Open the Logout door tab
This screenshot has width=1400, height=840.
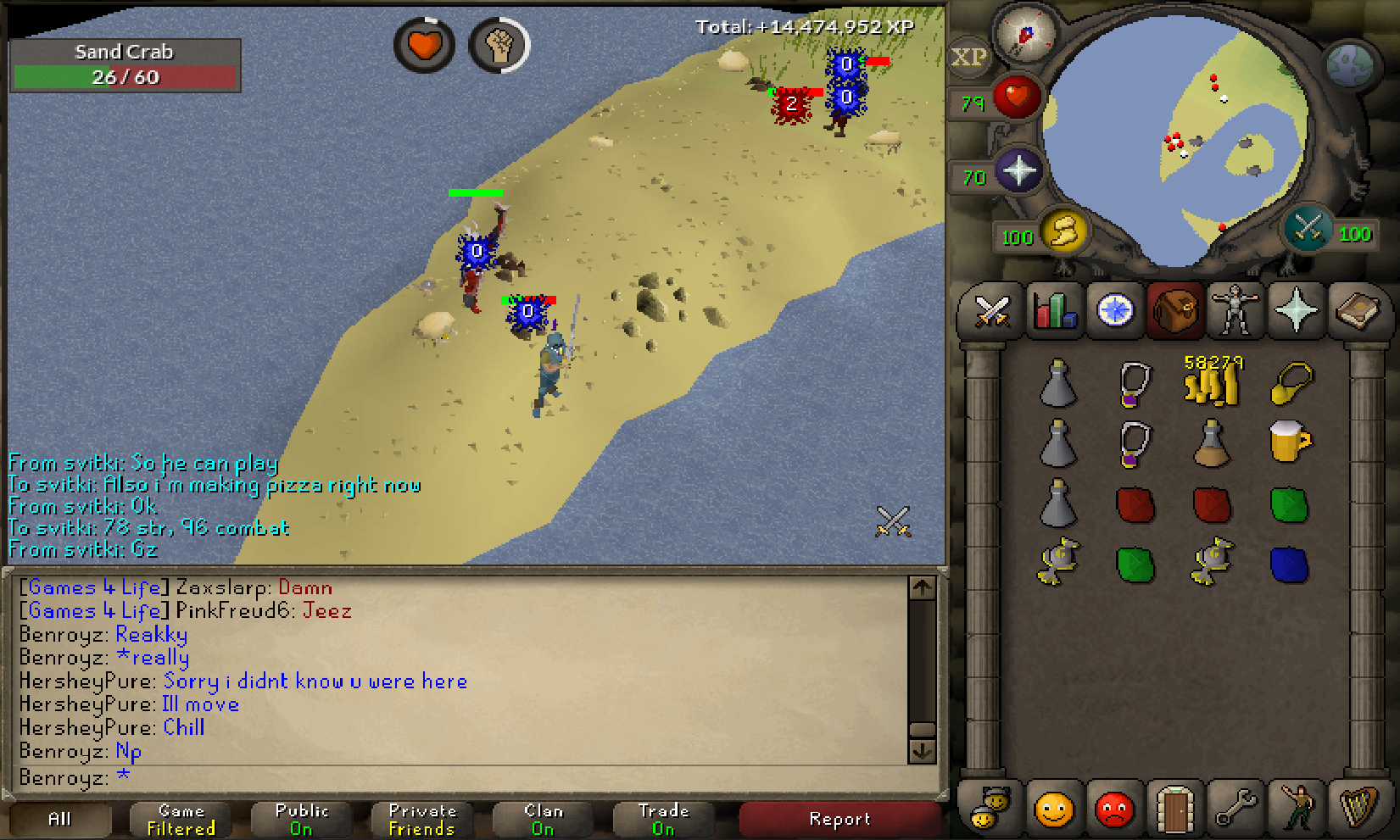point(1175,808)
